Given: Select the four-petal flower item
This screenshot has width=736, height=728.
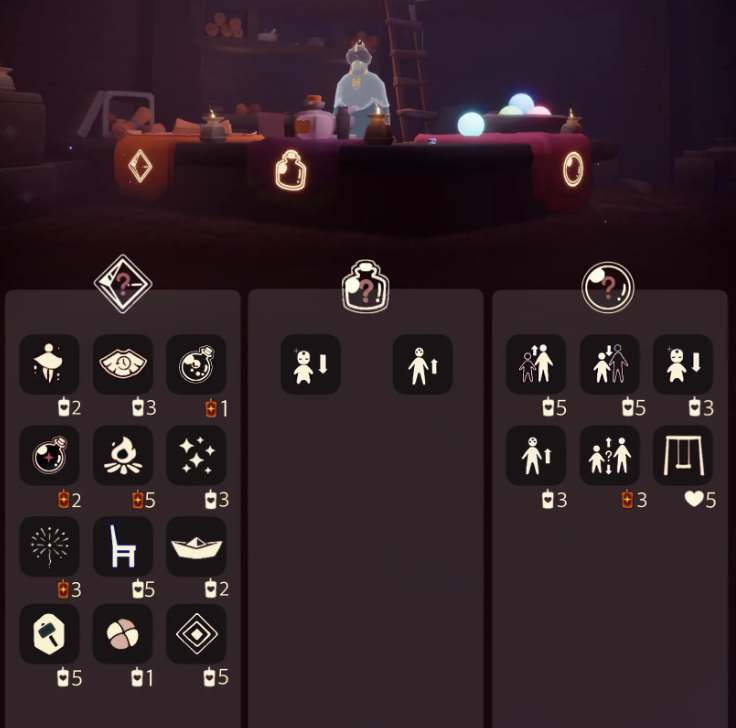Looking at the screenshot, I should point(123,634).
